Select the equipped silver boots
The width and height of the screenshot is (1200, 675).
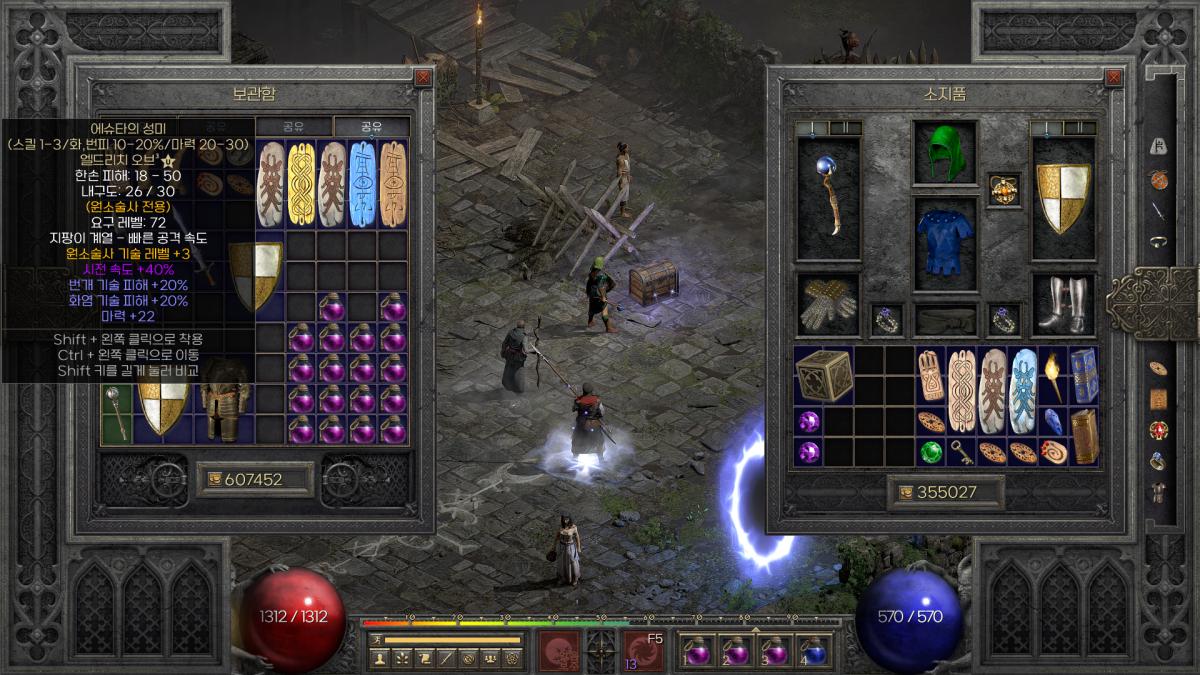[1063, 303]
